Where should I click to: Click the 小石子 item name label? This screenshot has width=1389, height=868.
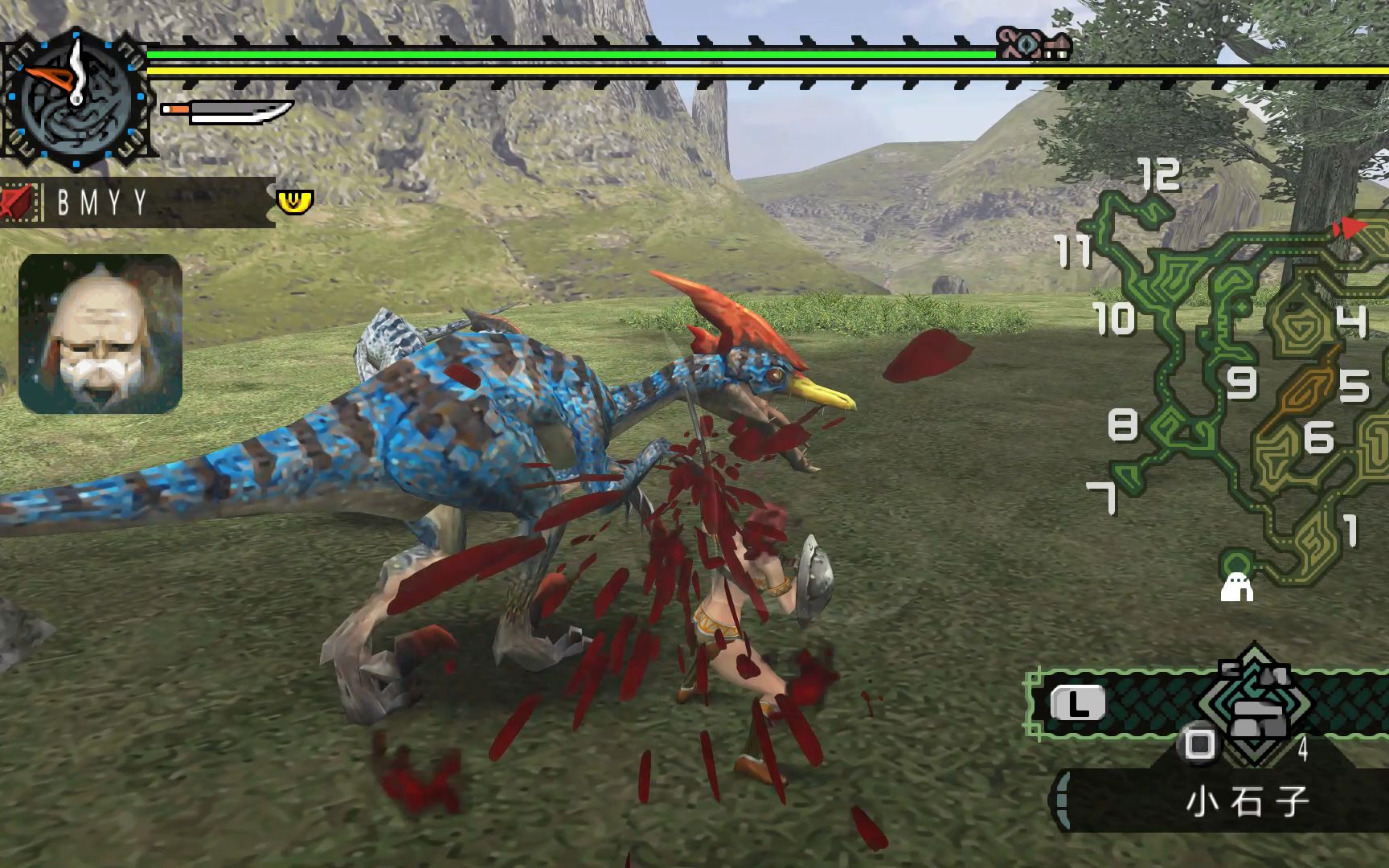(x=1248, y=801)
